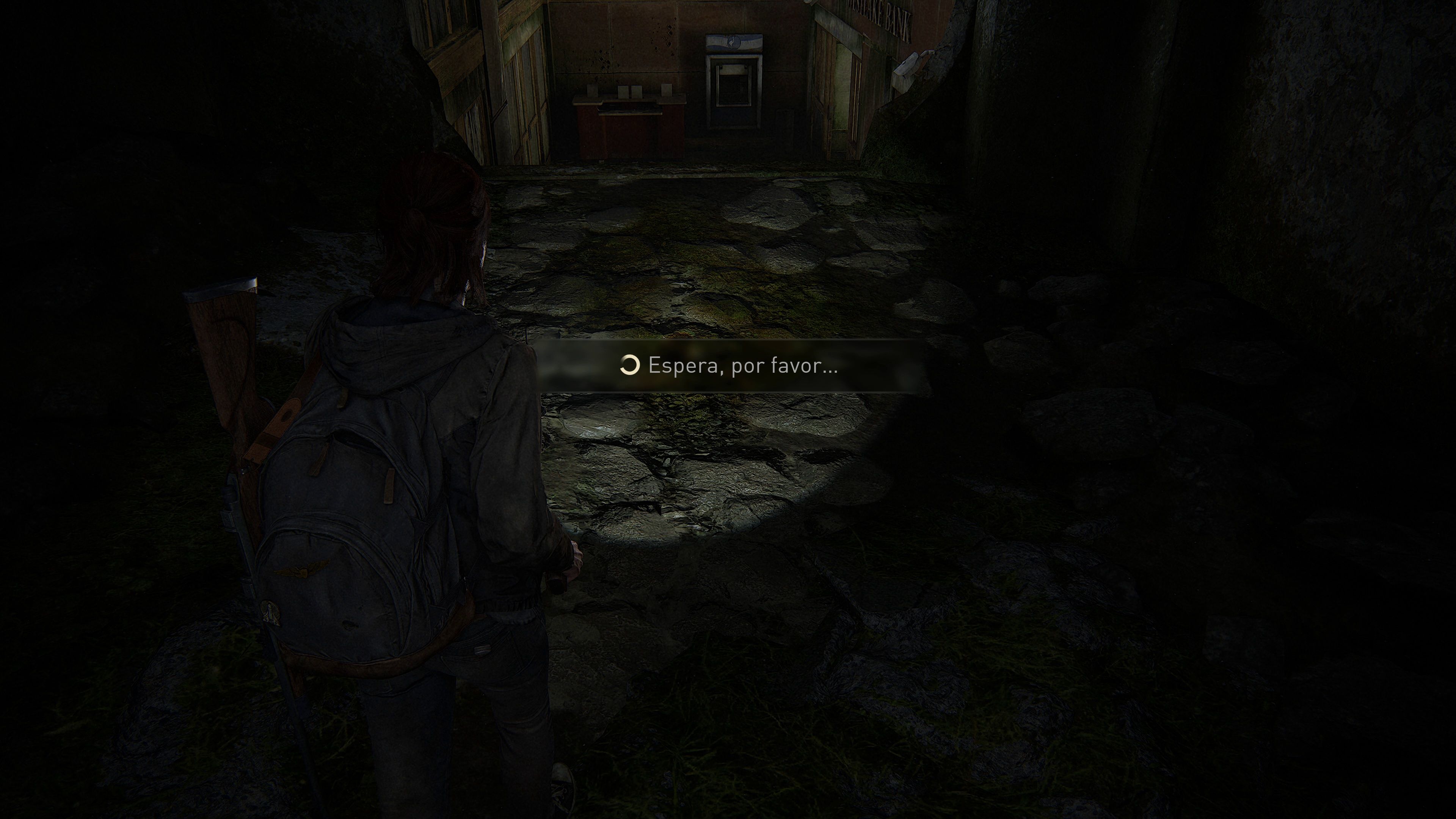Click the ATM machine on the bank wall

pos(735,85)
